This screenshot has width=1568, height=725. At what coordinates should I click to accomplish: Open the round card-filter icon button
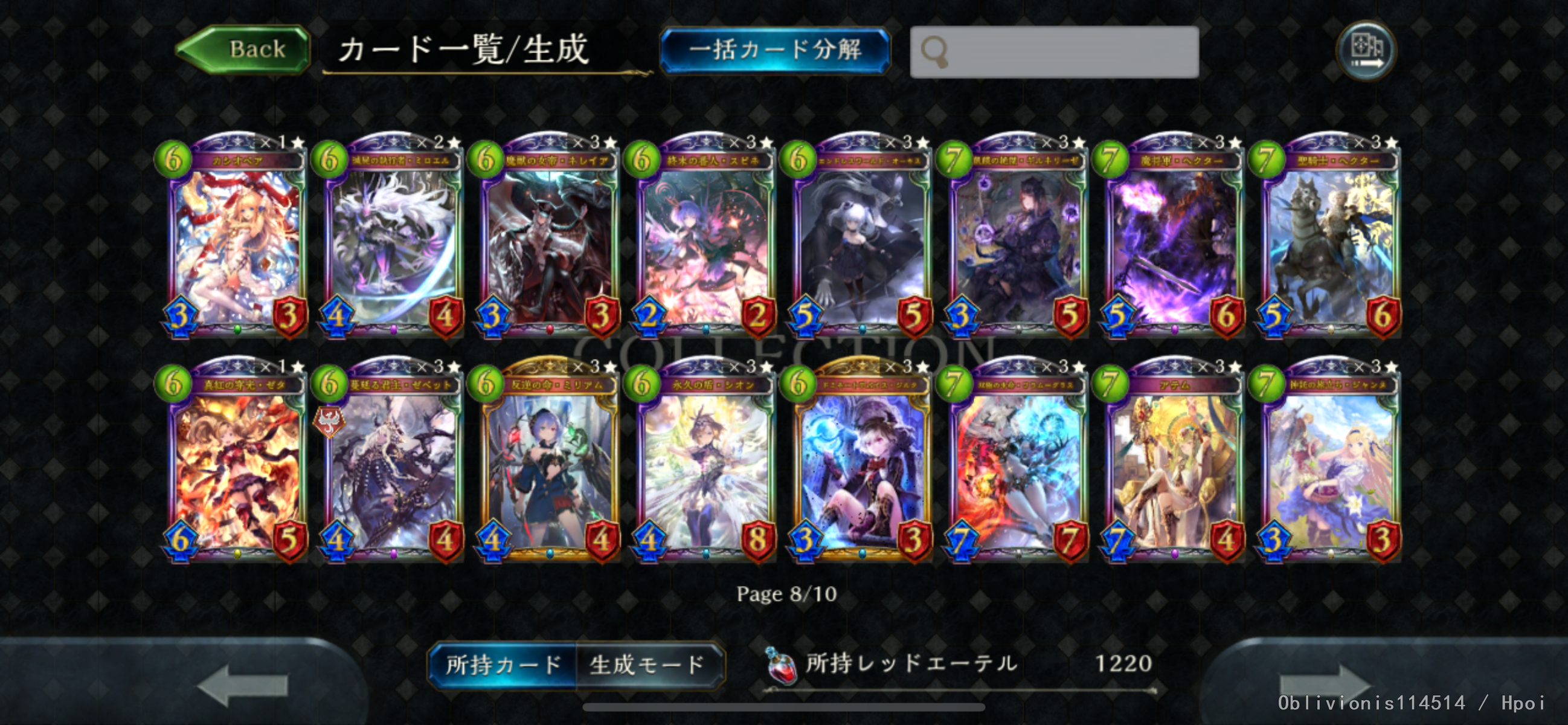(x=1366, y=50)
